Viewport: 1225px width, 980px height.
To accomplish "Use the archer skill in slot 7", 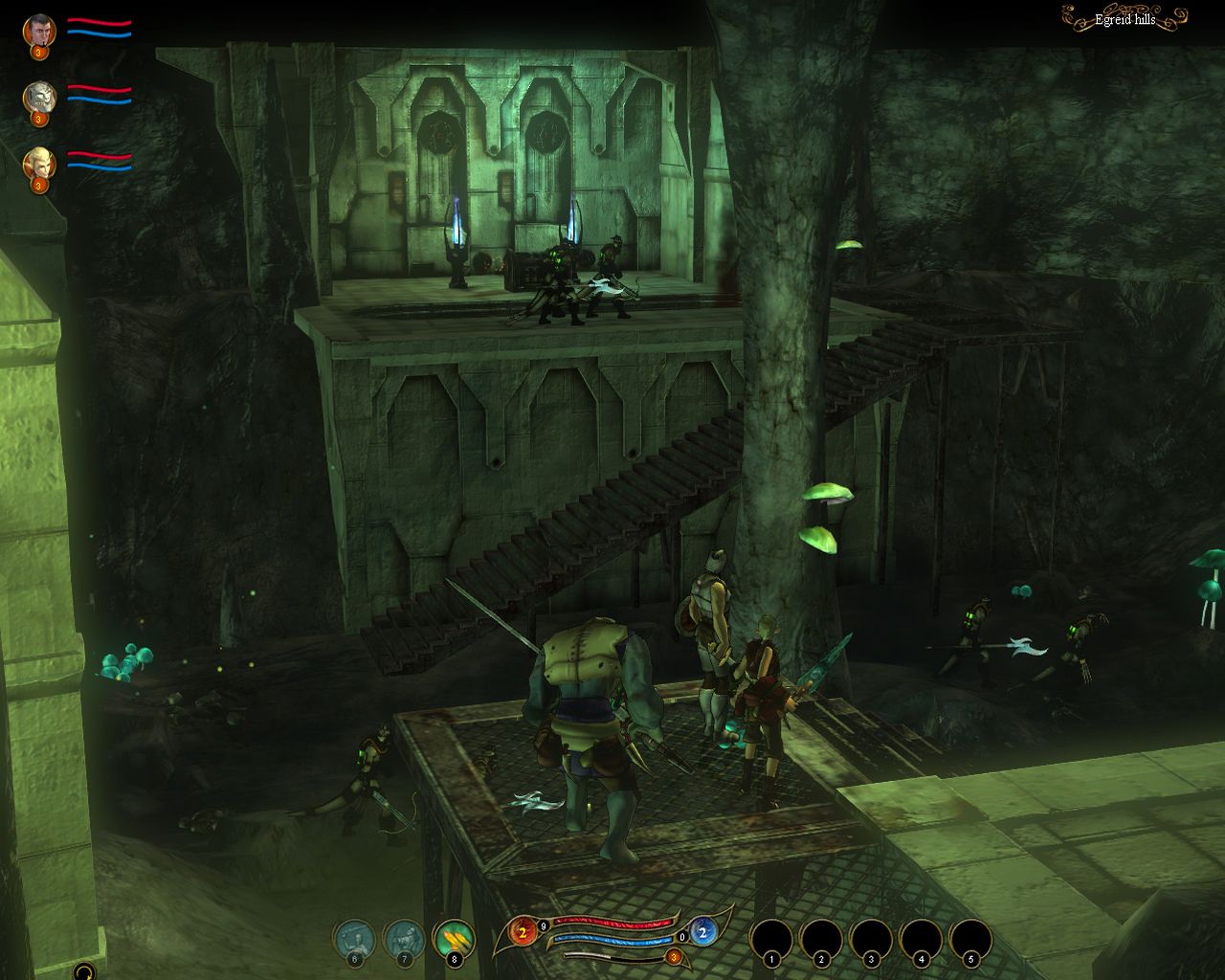I will coord(404,939).
